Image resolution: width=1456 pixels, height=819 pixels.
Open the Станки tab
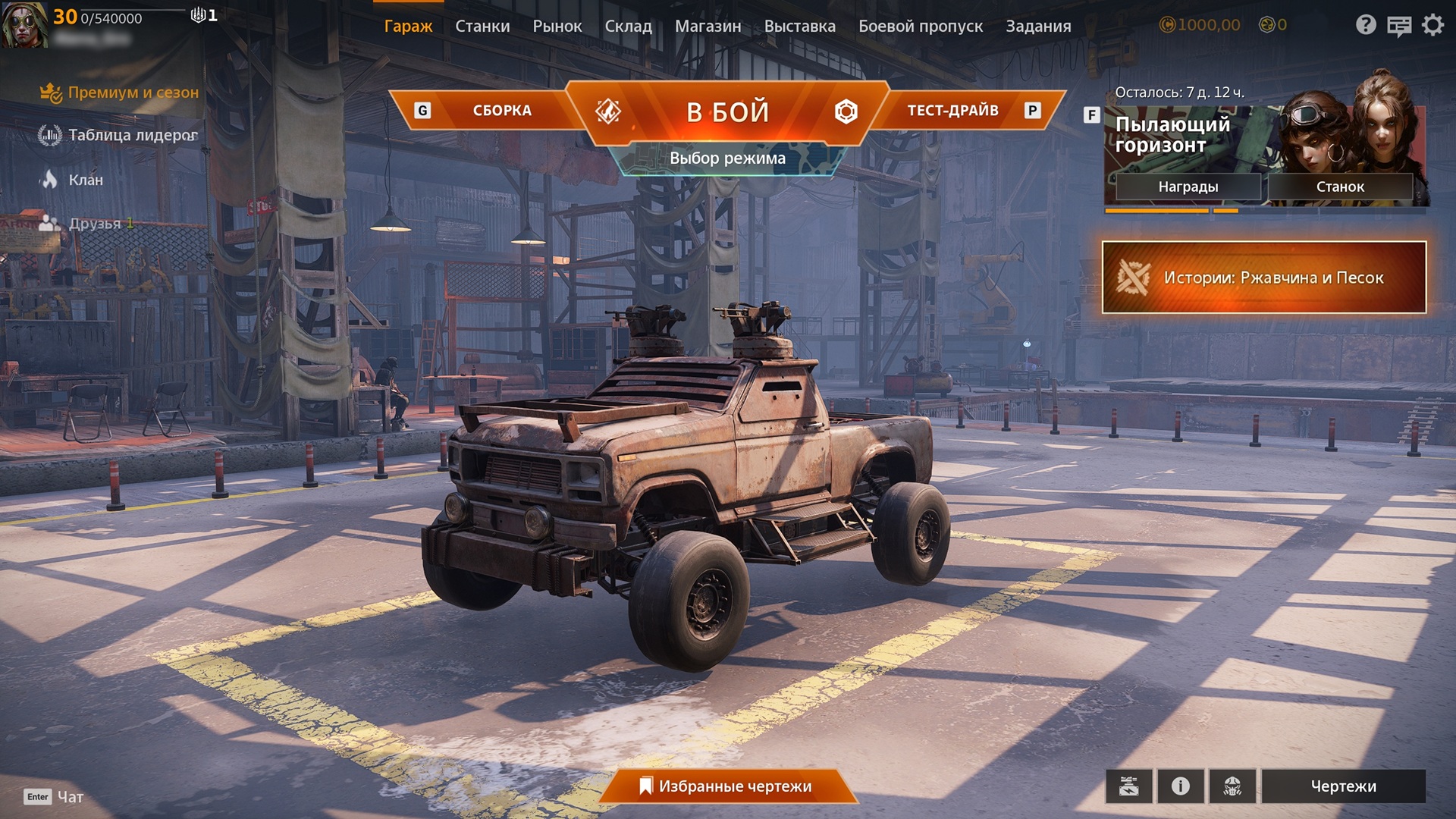tap(482, 26)
